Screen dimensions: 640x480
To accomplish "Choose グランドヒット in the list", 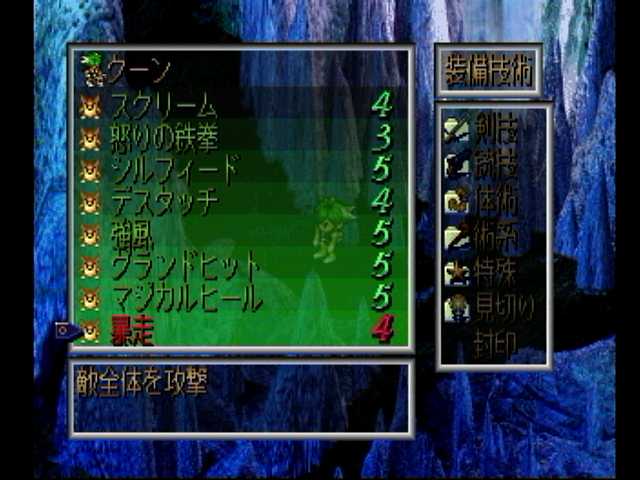I will [184, 267].
